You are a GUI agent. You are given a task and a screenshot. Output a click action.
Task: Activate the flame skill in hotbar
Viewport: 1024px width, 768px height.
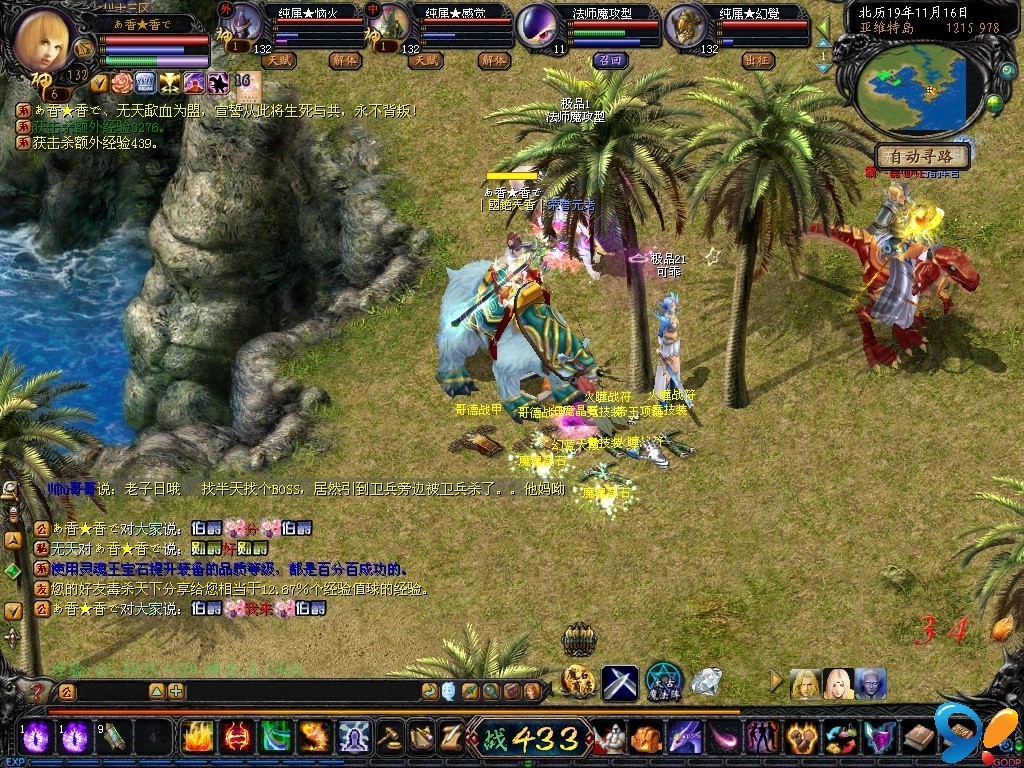tap(195, 737)
